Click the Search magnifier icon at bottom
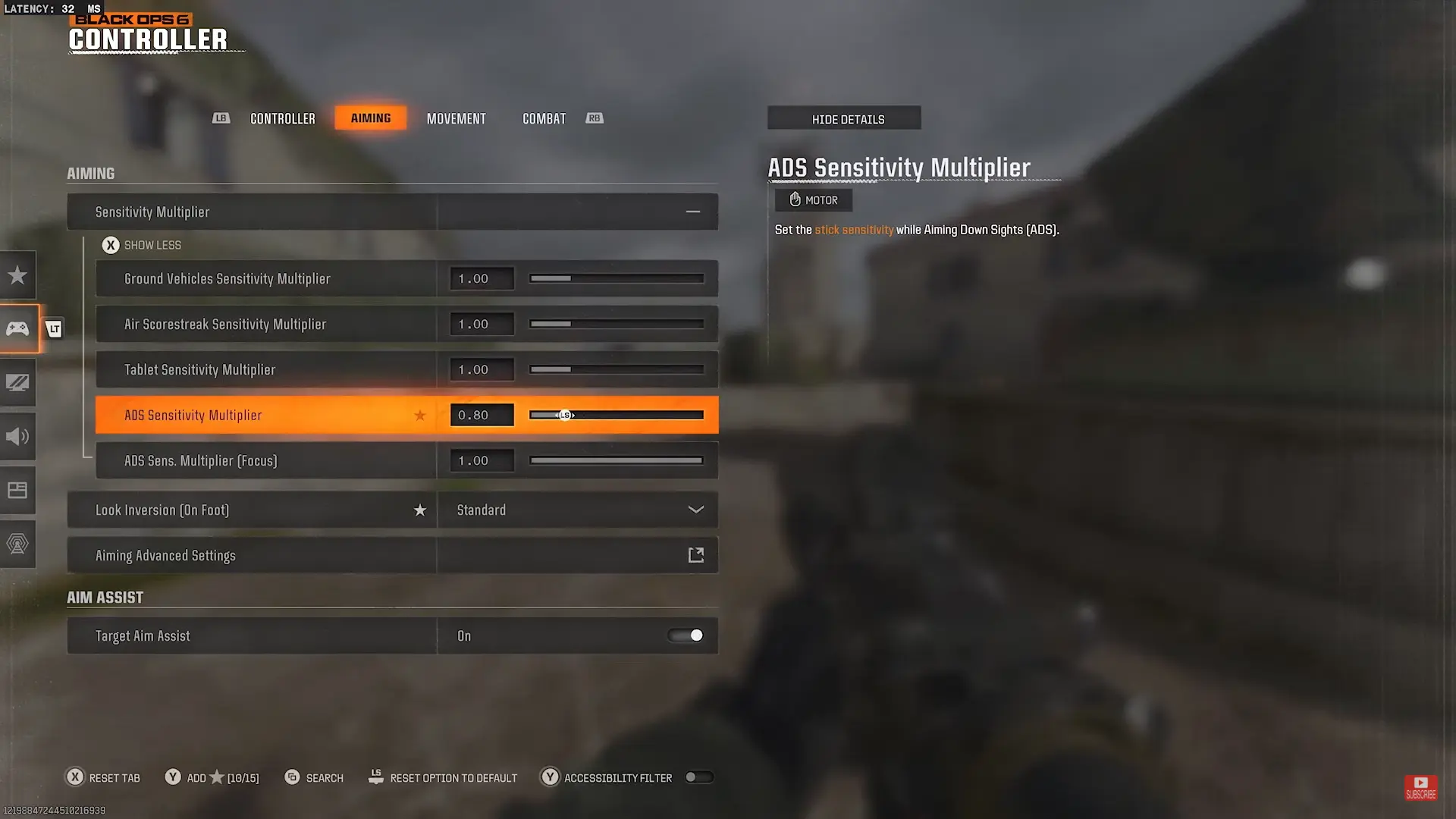 point(292,777)
